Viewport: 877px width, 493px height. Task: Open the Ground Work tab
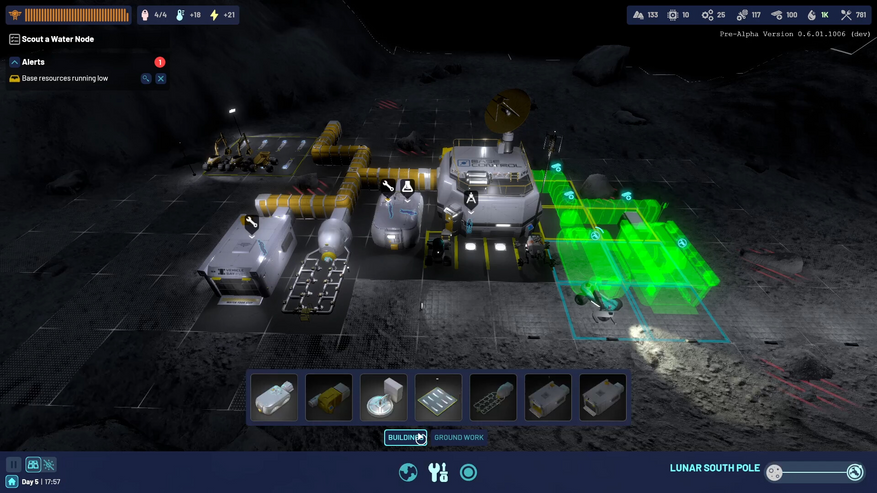click(x=459, y=437)
